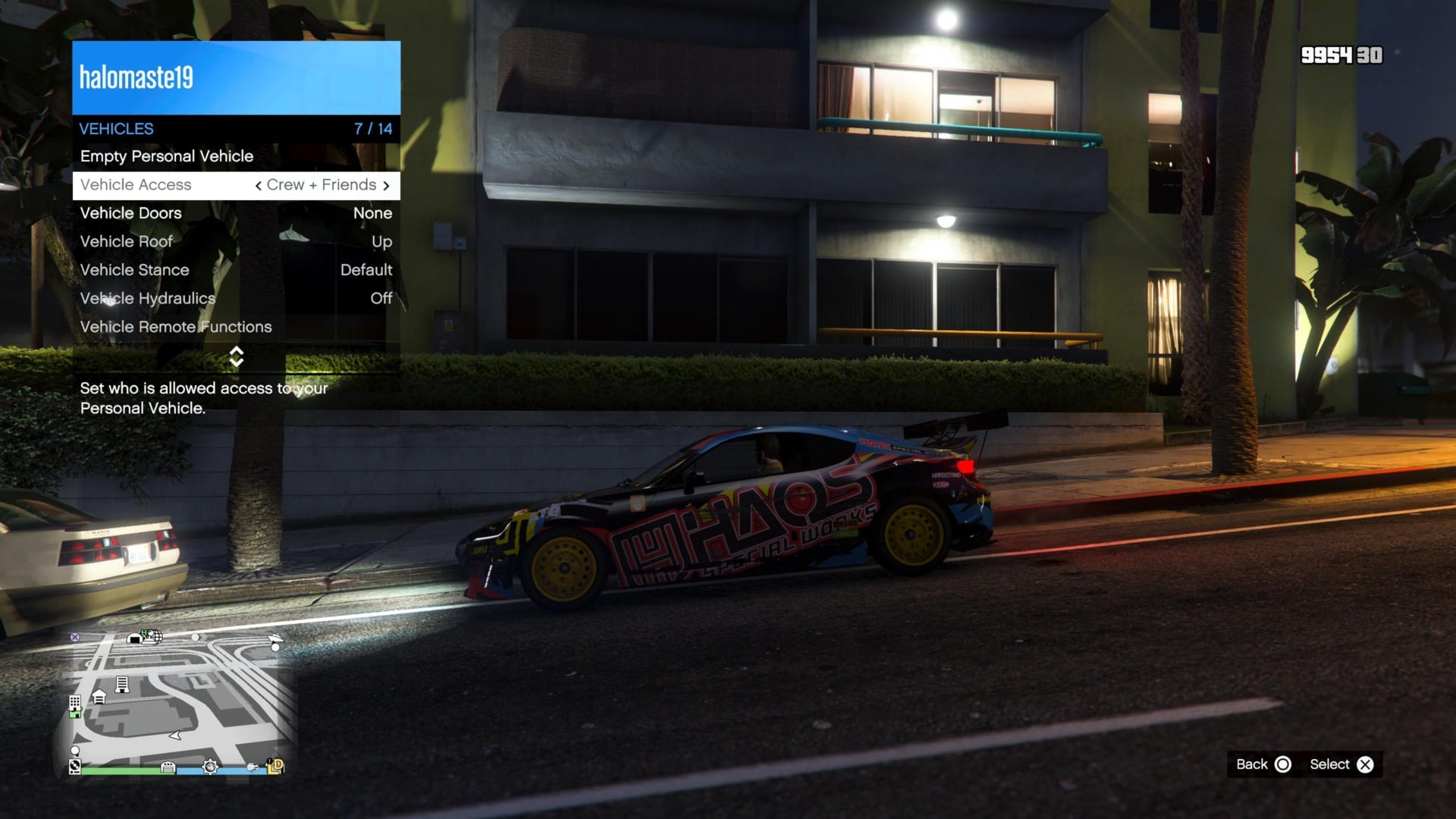Click the yellow LD logo blip on minimap

pos(277,767)
